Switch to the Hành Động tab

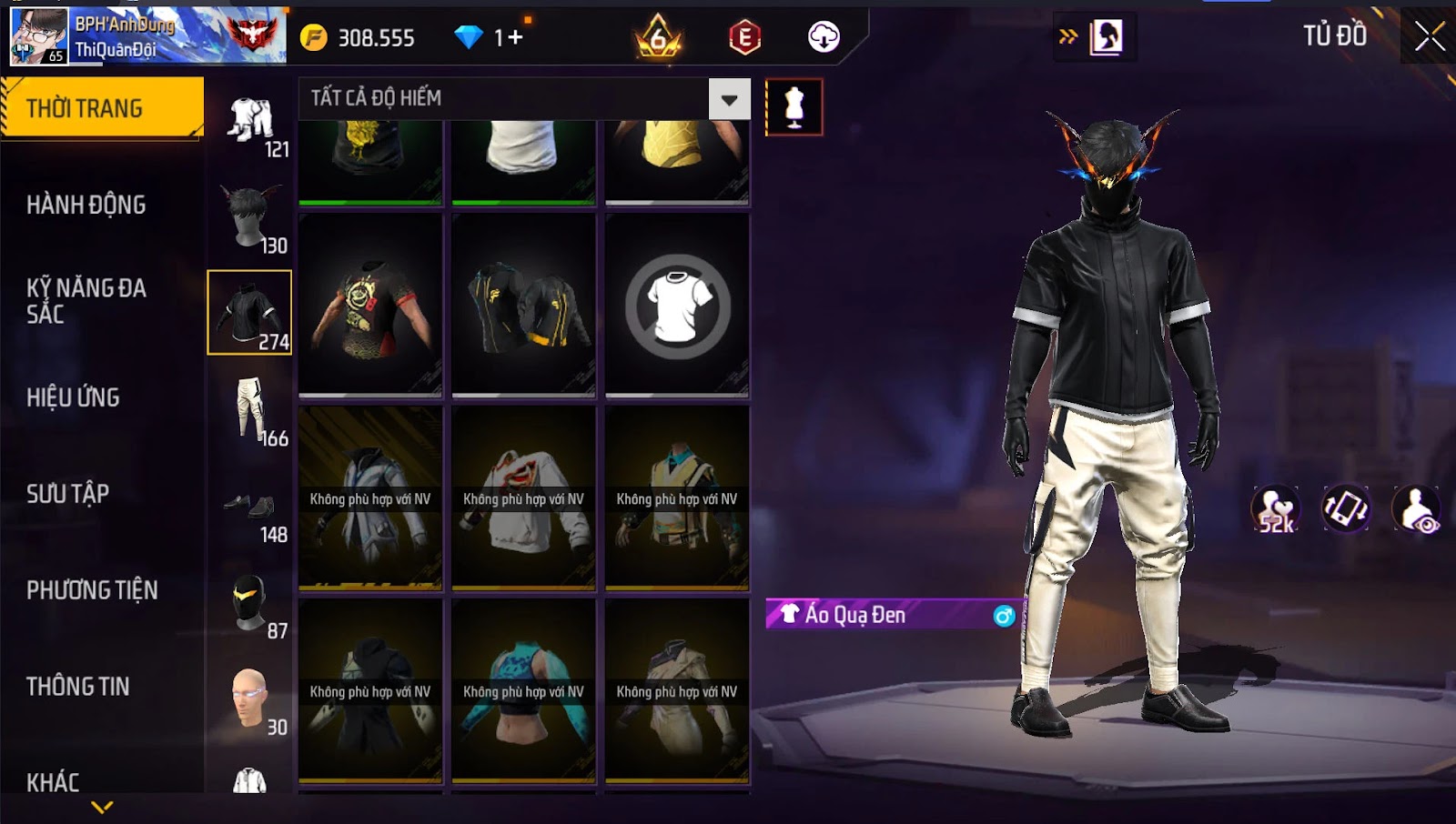click(x=86, y=205)
